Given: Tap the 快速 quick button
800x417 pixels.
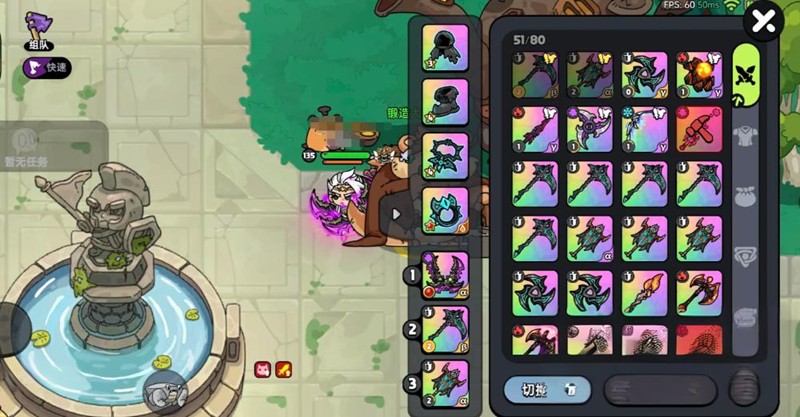Looking at the screenshot, I should pyautogui.click(x=47, y=69).
